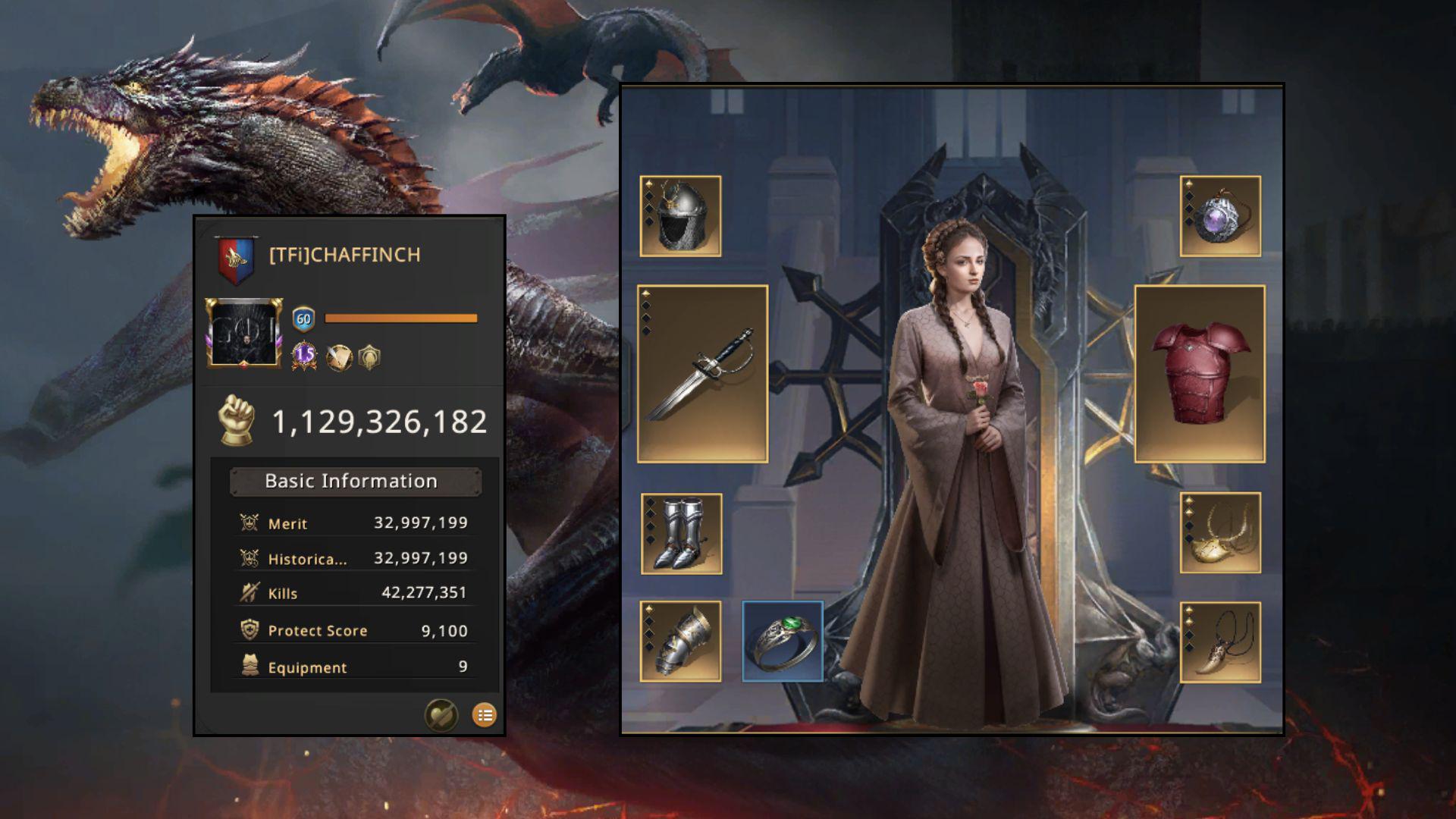This screenshot has width=1456, height=819.
Task: Select the red chest armor slot
Action: click(x=1200, y=374)
